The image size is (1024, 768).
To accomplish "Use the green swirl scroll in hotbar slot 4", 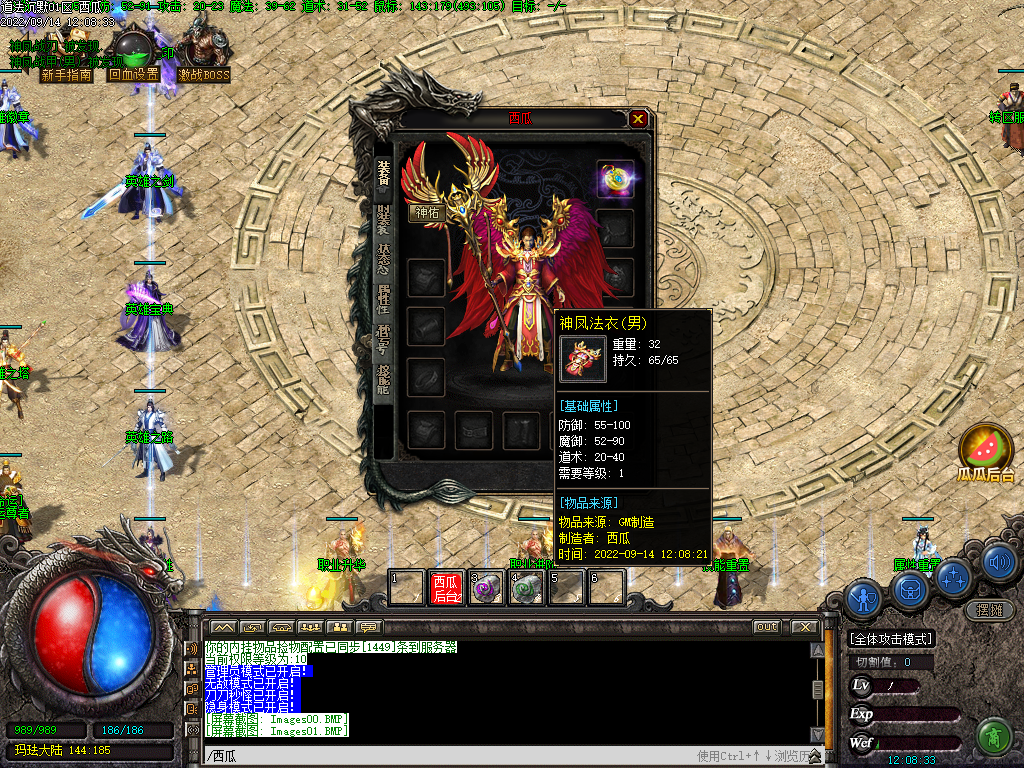I will [x=526, y=587].
